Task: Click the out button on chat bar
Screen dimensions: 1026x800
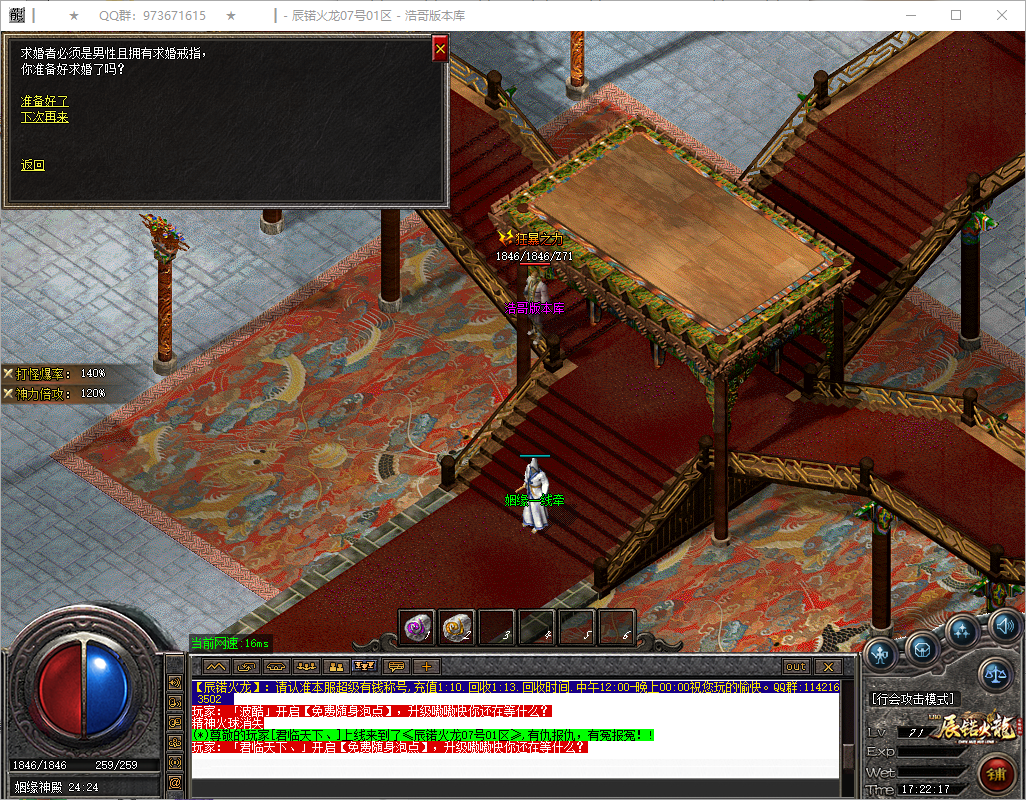Action: tap(796, 666)
